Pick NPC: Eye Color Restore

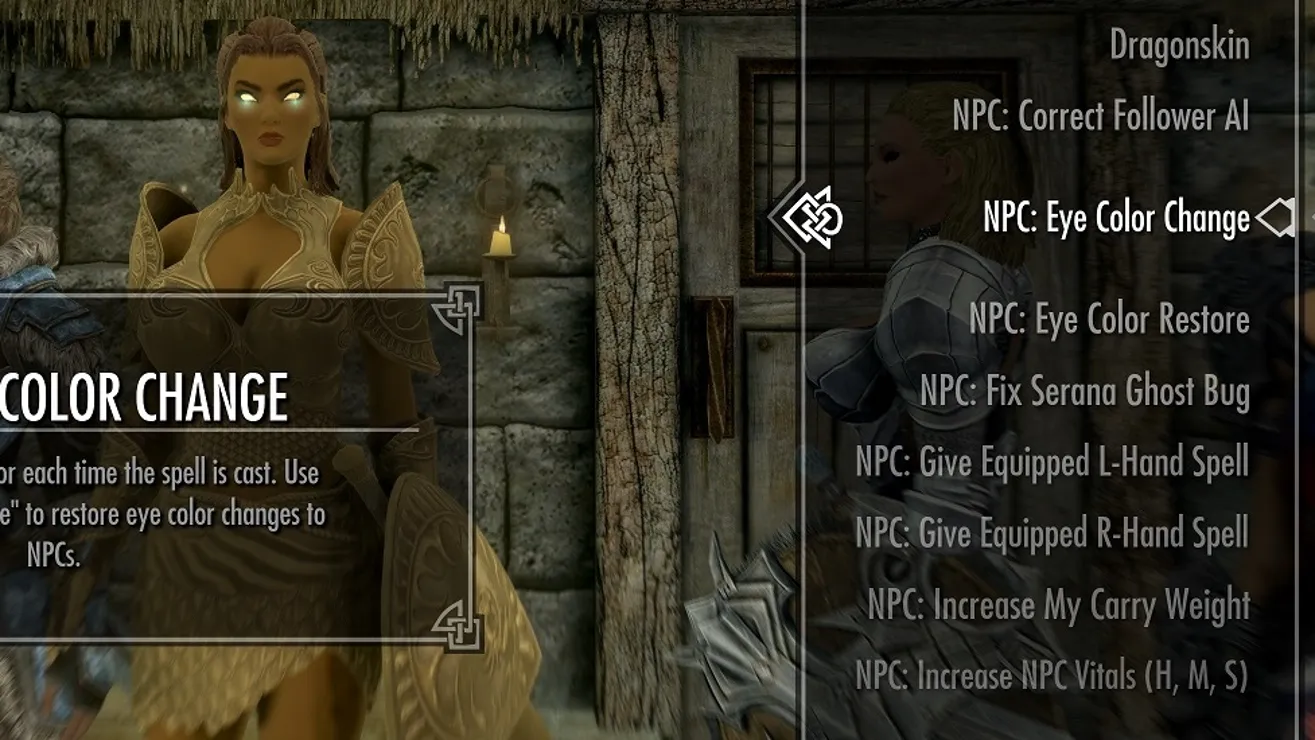click(1109, 320)
